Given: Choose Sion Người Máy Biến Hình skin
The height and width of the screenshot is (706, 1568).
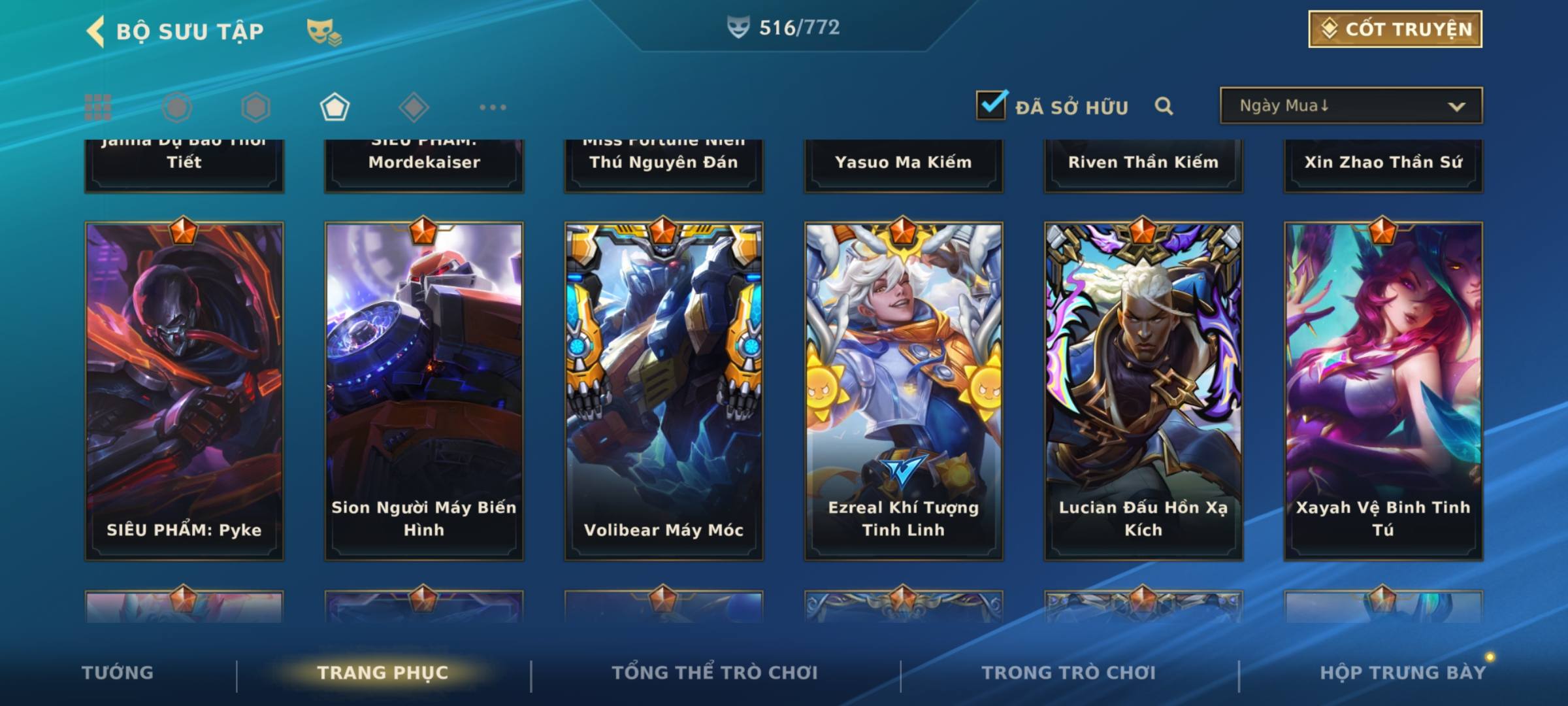Looking at the screenshot, I should tap(424, 391).
